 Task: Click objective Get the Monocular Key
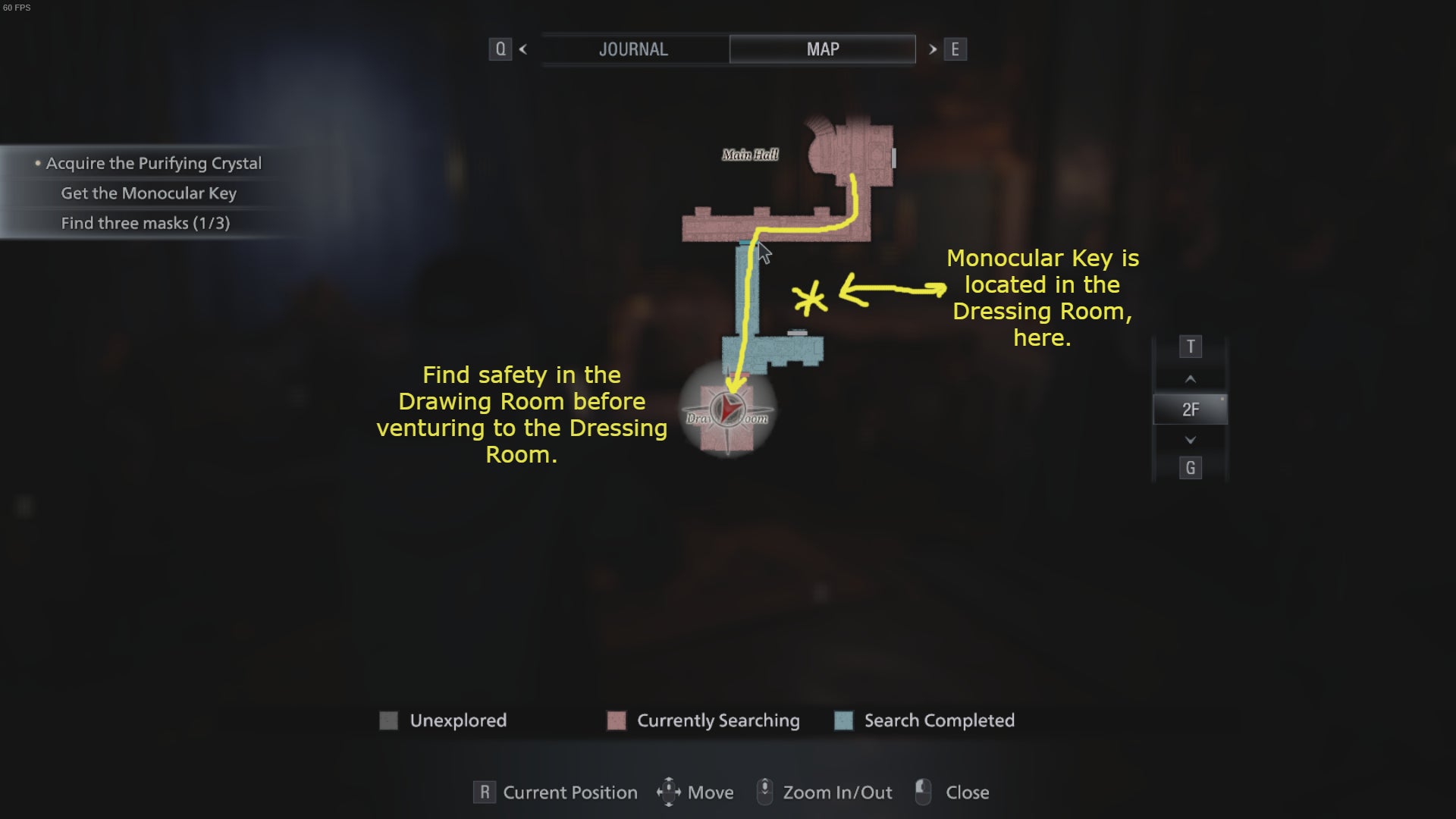click(149, 193)
